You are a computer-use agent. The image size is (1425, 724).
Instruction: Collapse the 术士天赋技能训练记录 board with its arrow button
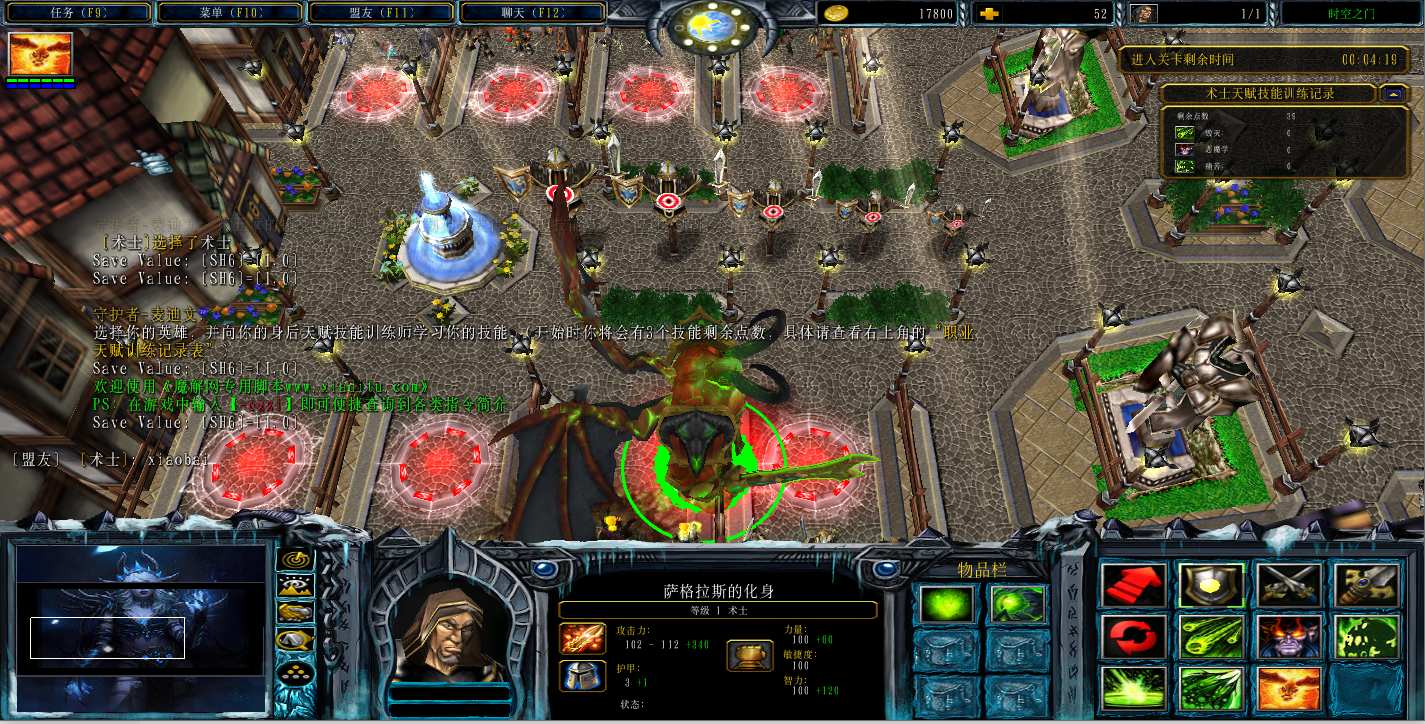pyautogui.click(x=1393, y=93)
